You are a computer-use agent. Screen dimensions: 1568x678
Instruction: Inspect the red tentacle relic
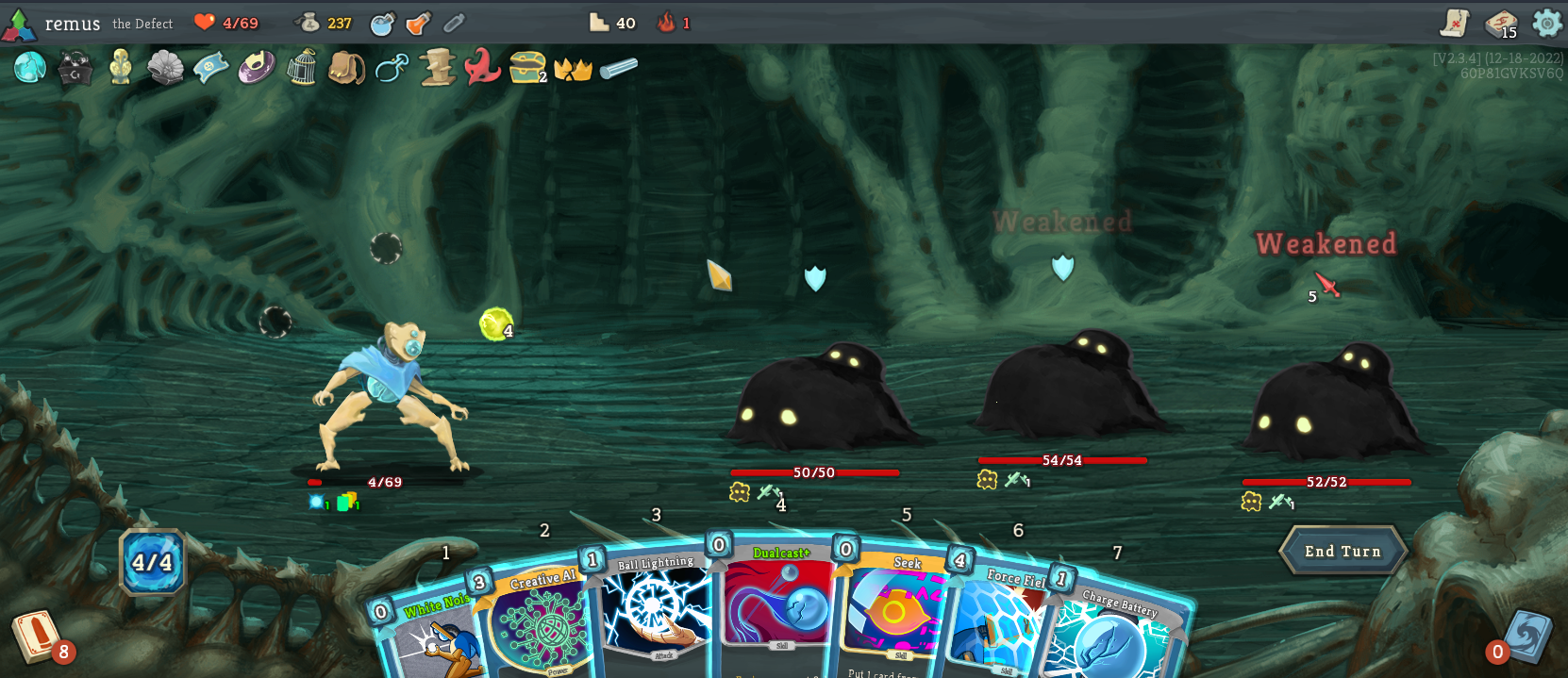(x=482, y=67)
